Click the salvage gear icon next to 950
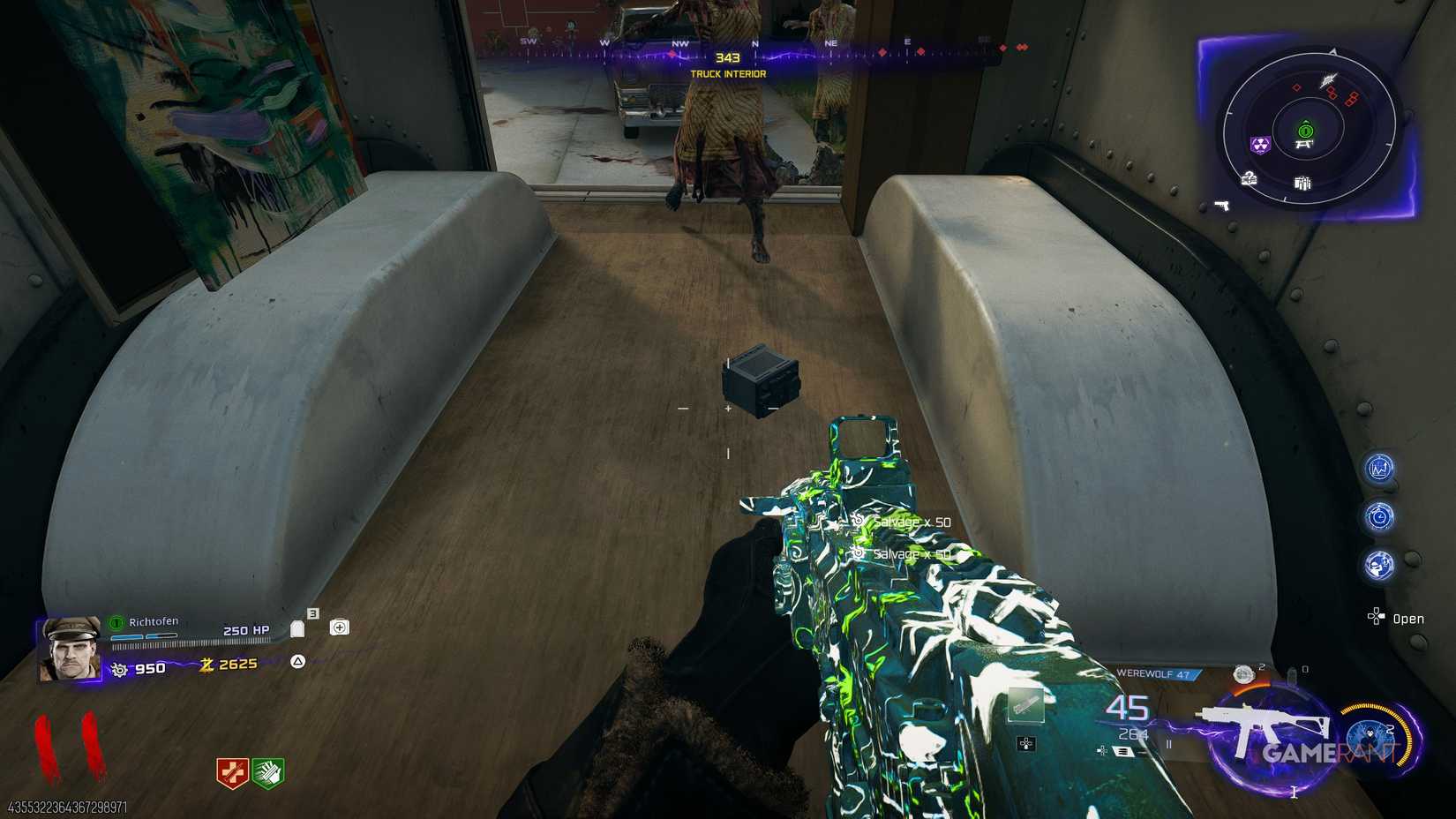Viewport: 1456px width, 819px height. (x=119, y=668)
